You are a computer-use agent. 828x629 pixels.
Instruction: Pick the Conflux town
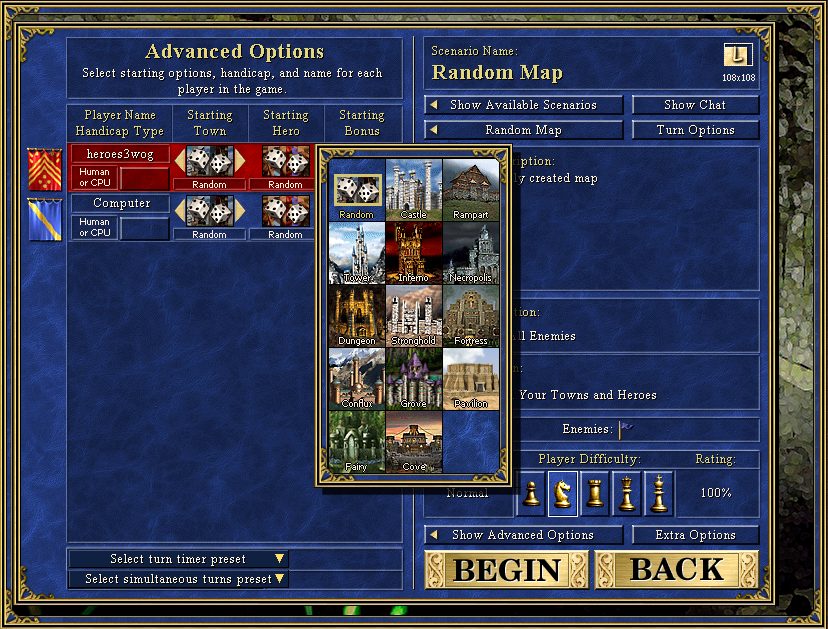[x=356, y=378]
